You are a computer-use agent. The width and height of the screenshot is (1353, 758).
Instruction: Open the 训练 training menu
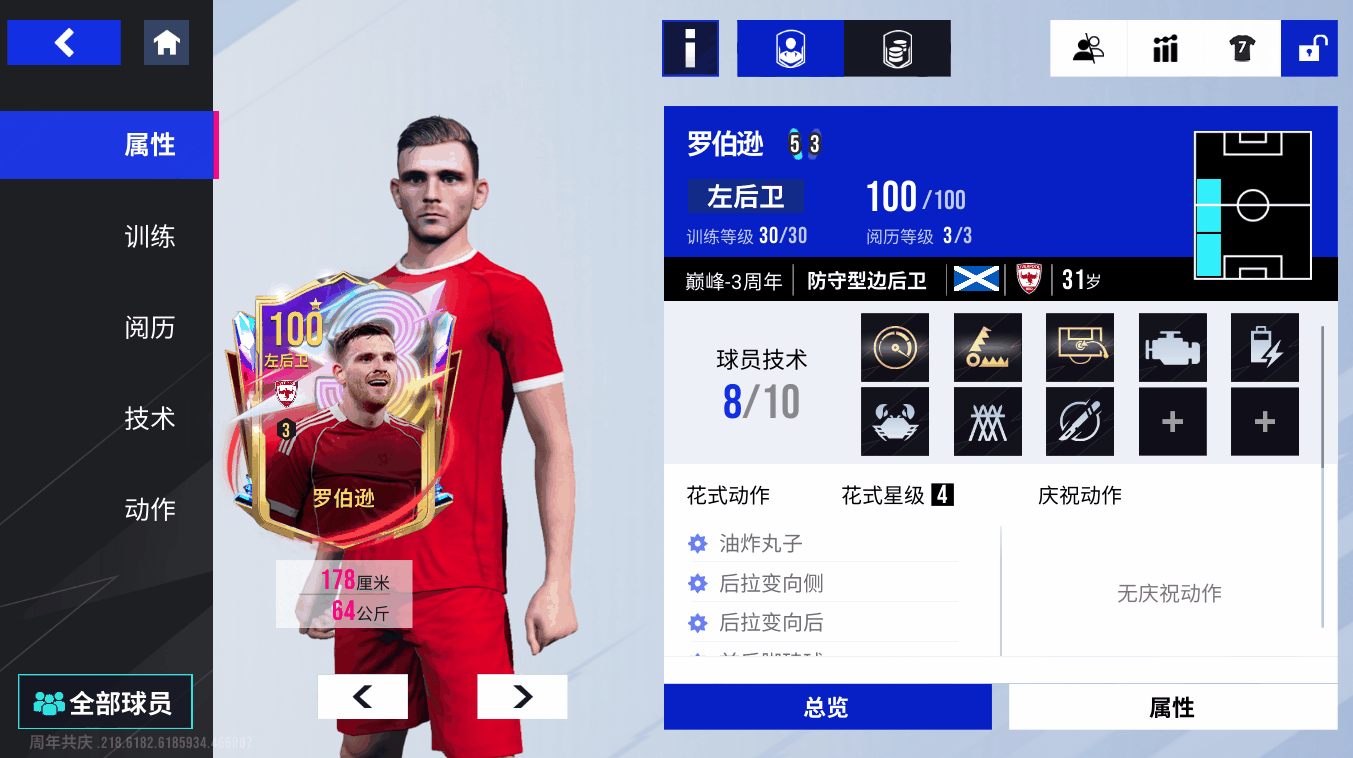(x=150, y=236)
